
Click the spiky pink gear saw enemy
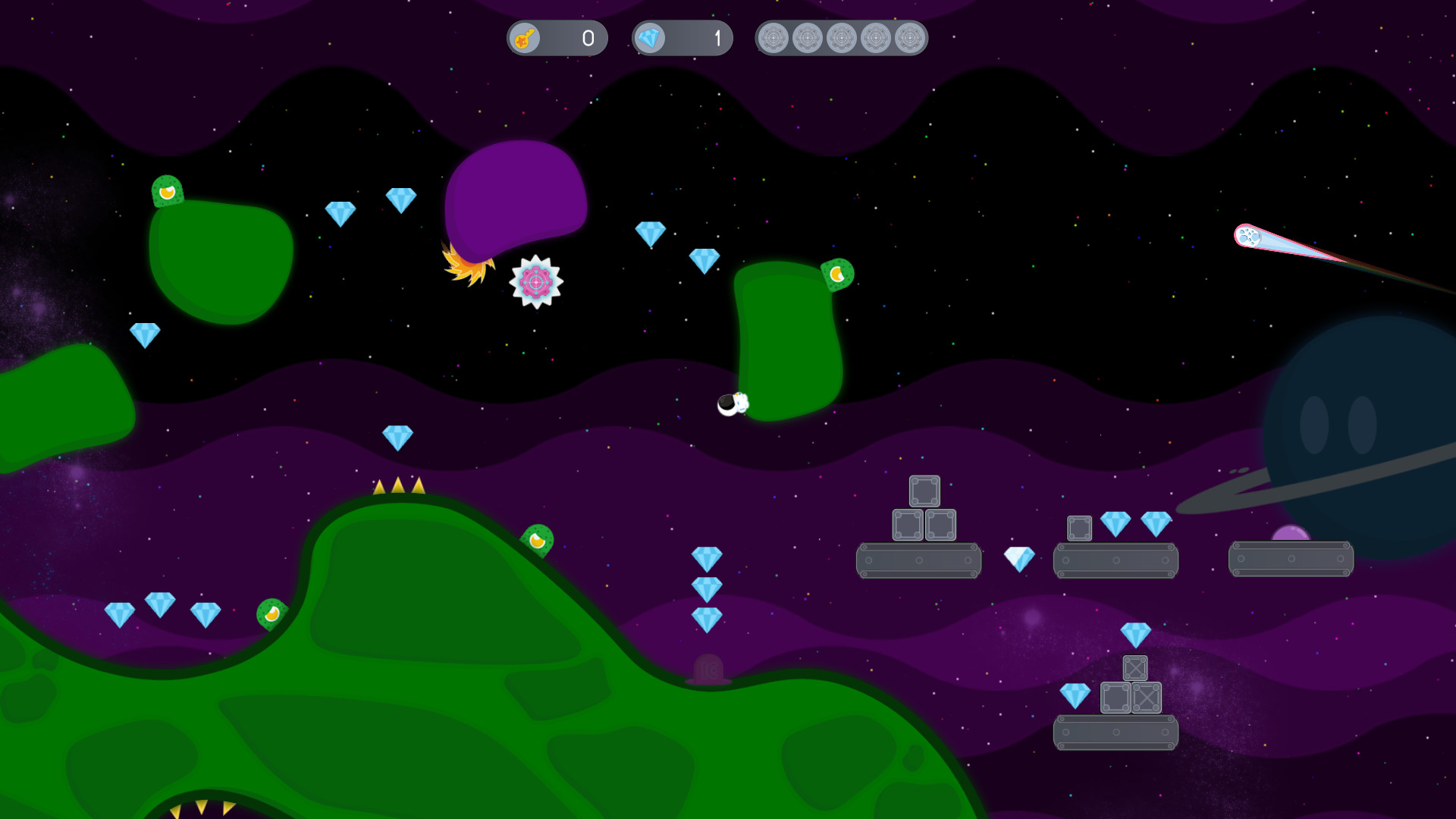536,282
